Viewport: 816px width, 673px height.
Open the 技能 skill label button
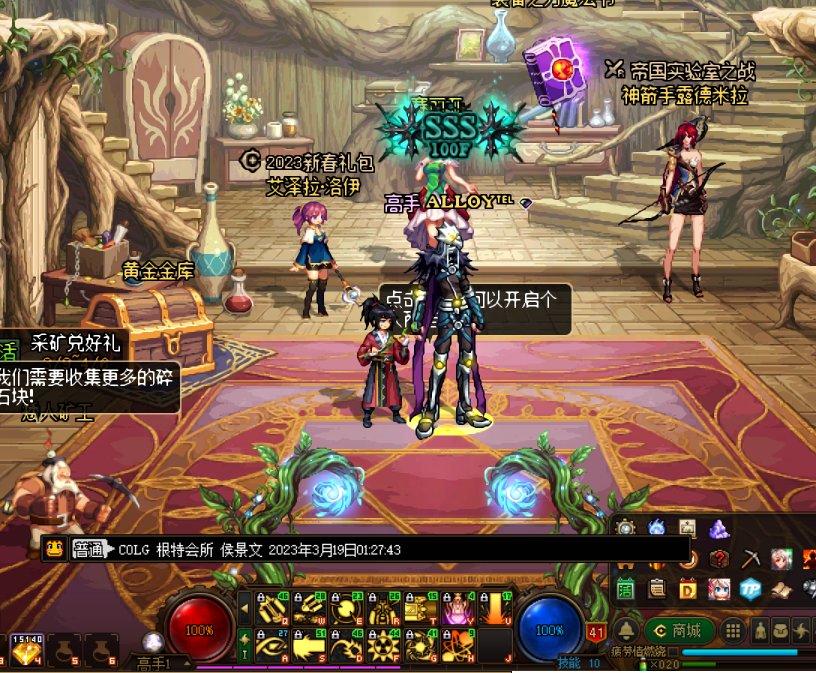568,663
